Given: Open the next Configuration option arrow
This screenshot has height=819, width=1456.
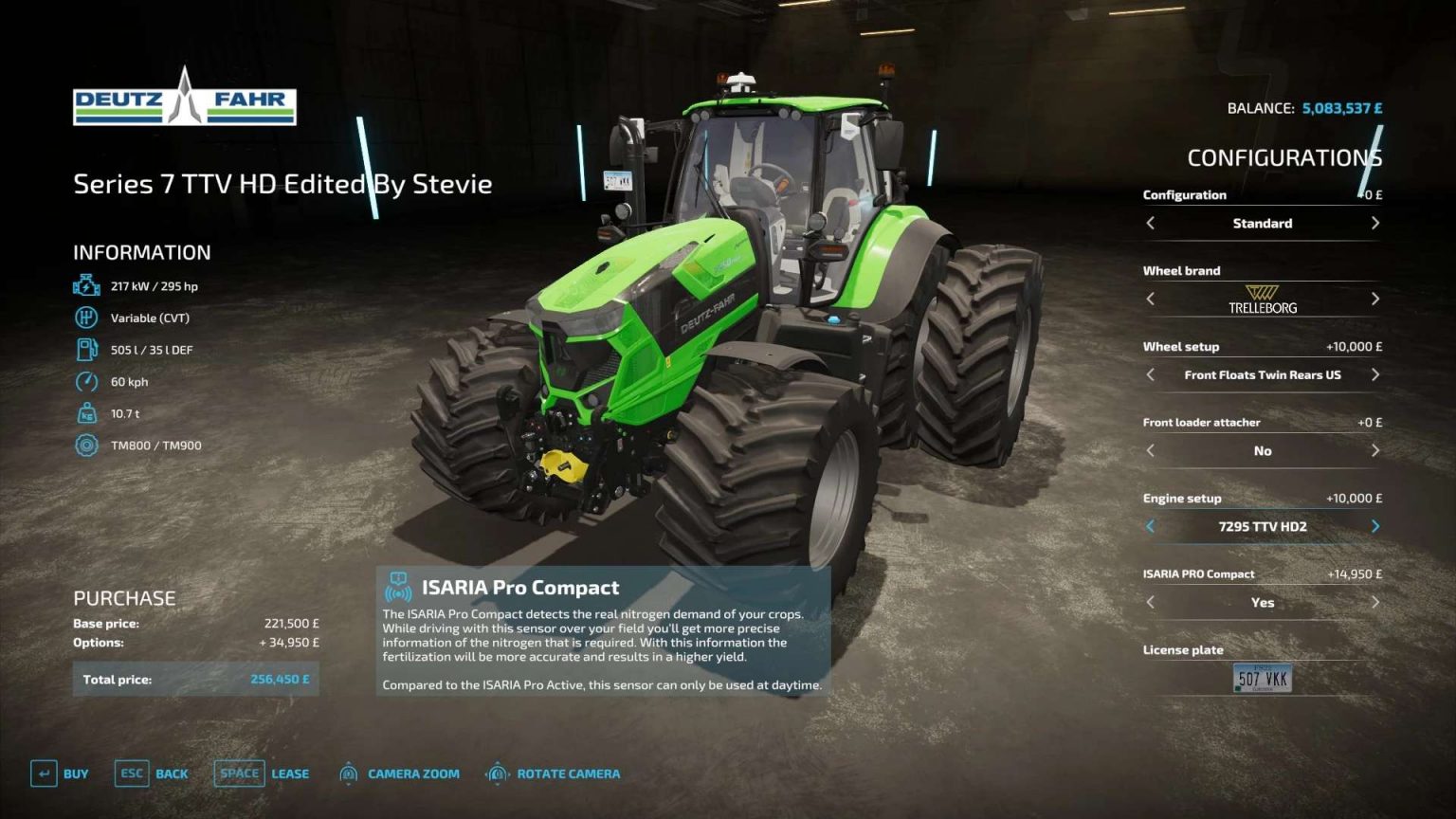Looking at the screenshot, I should 1375,223.
